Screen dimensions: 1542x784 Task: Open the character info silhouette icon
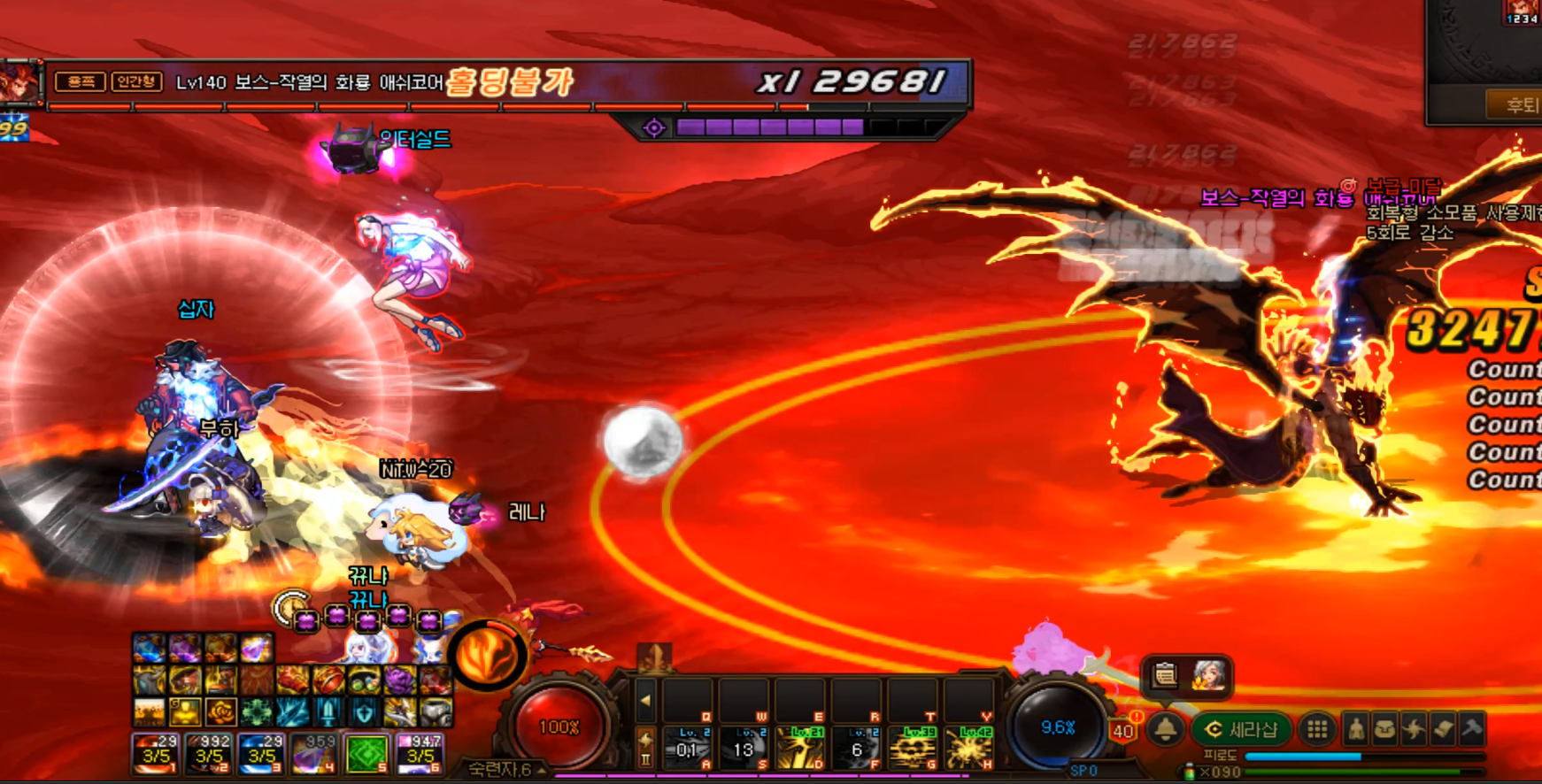[1356, 730]
